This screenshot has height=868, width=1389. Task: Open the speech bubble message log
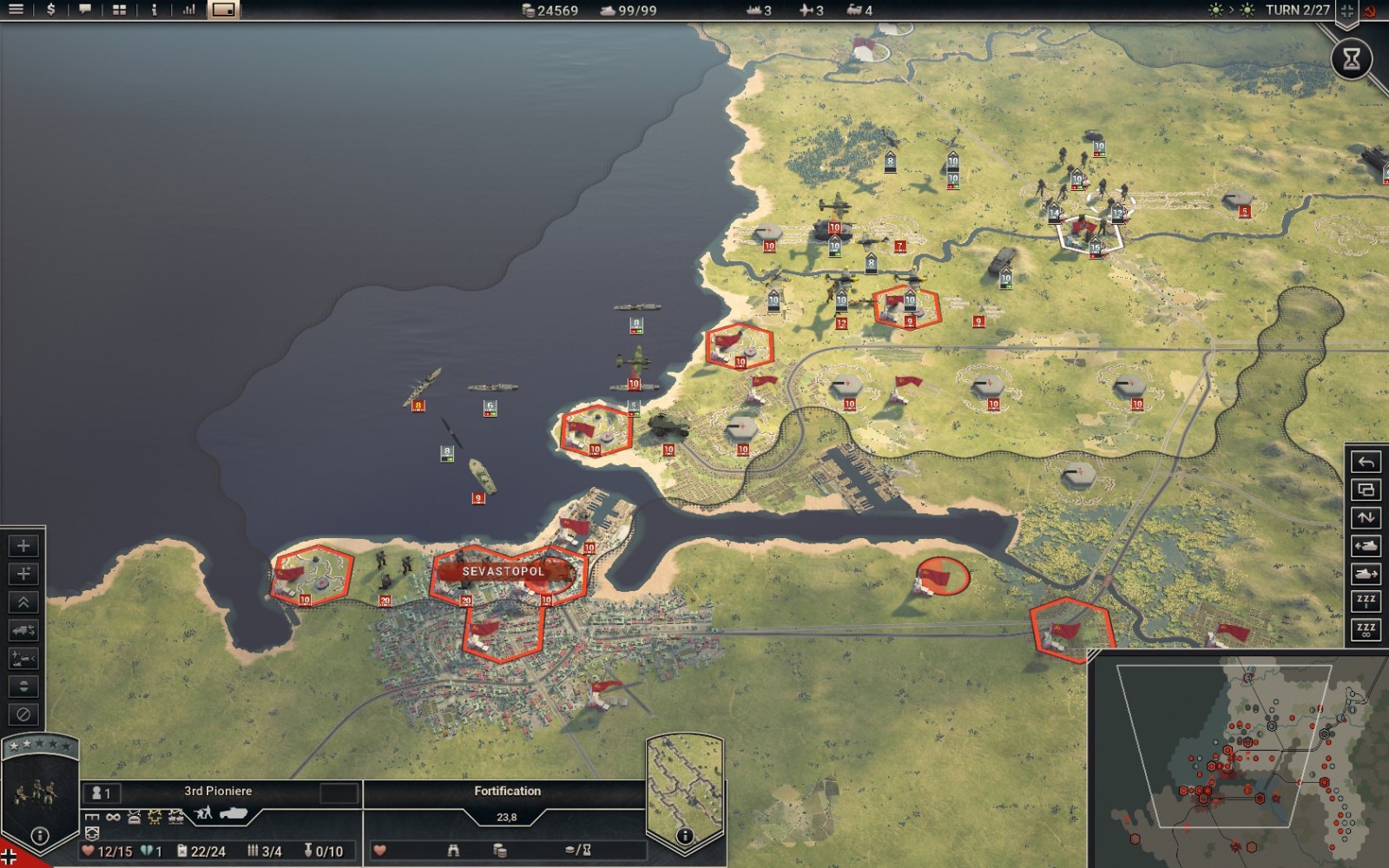(x=85, y=10)
